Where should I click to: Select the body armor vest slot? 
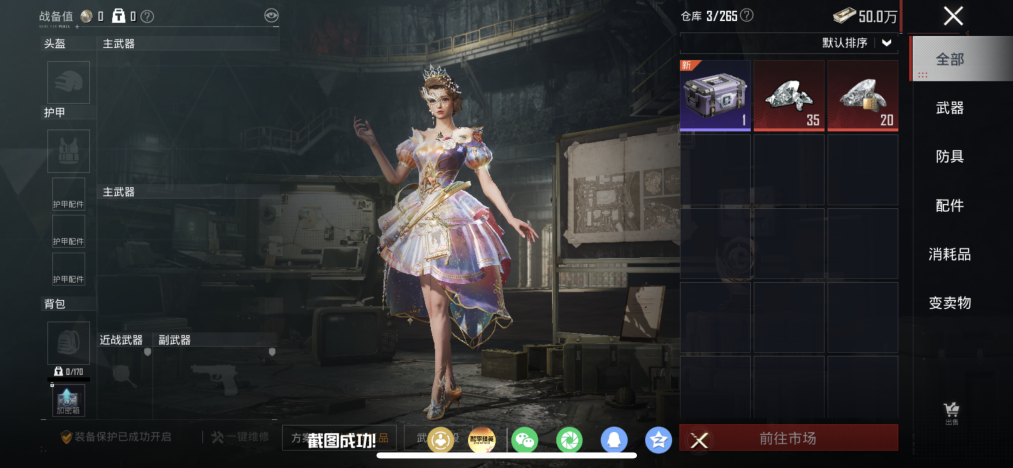tap(68, 149)
